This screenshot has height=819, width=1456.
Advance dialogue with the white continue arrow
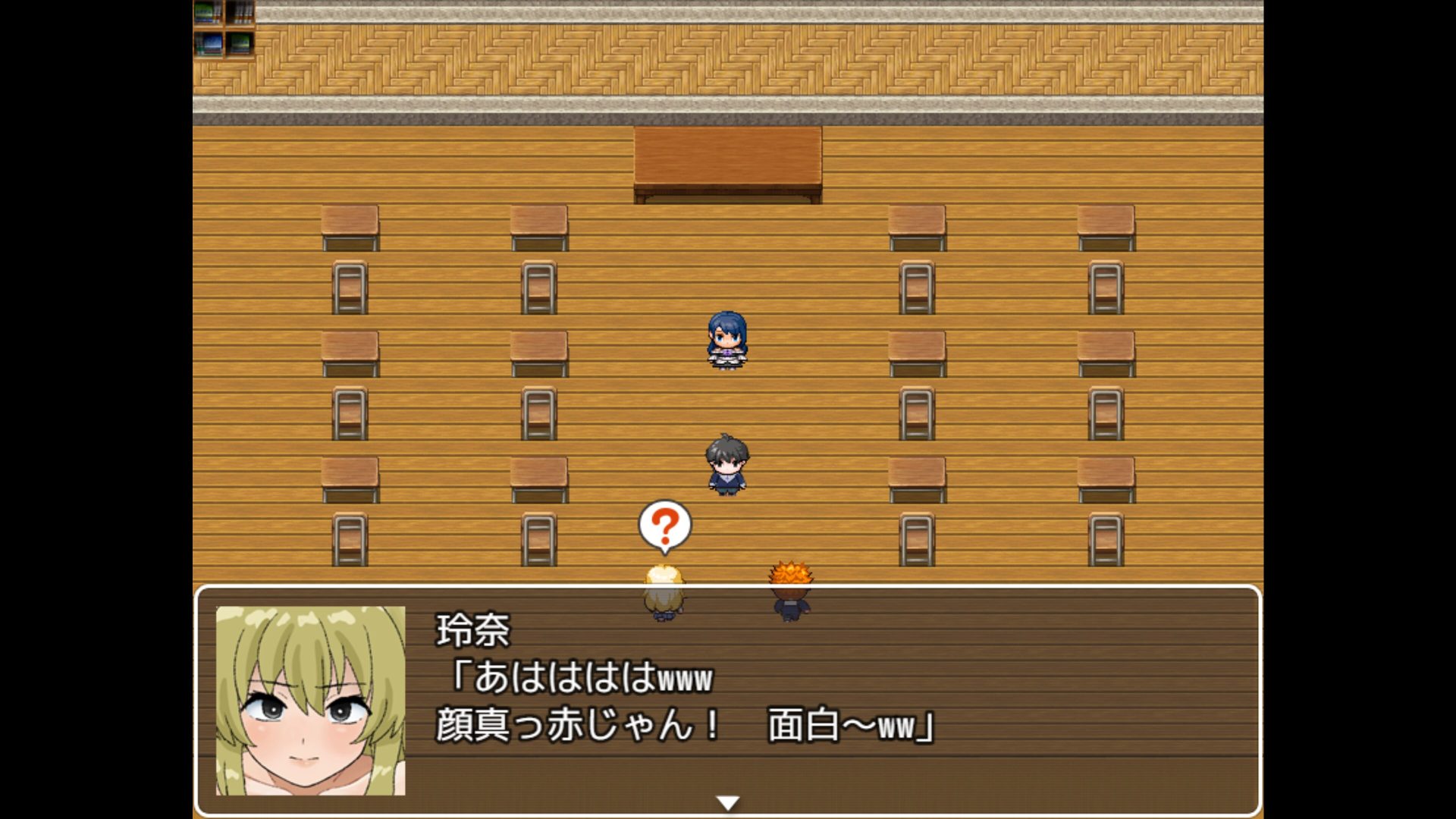coord(727,802)
